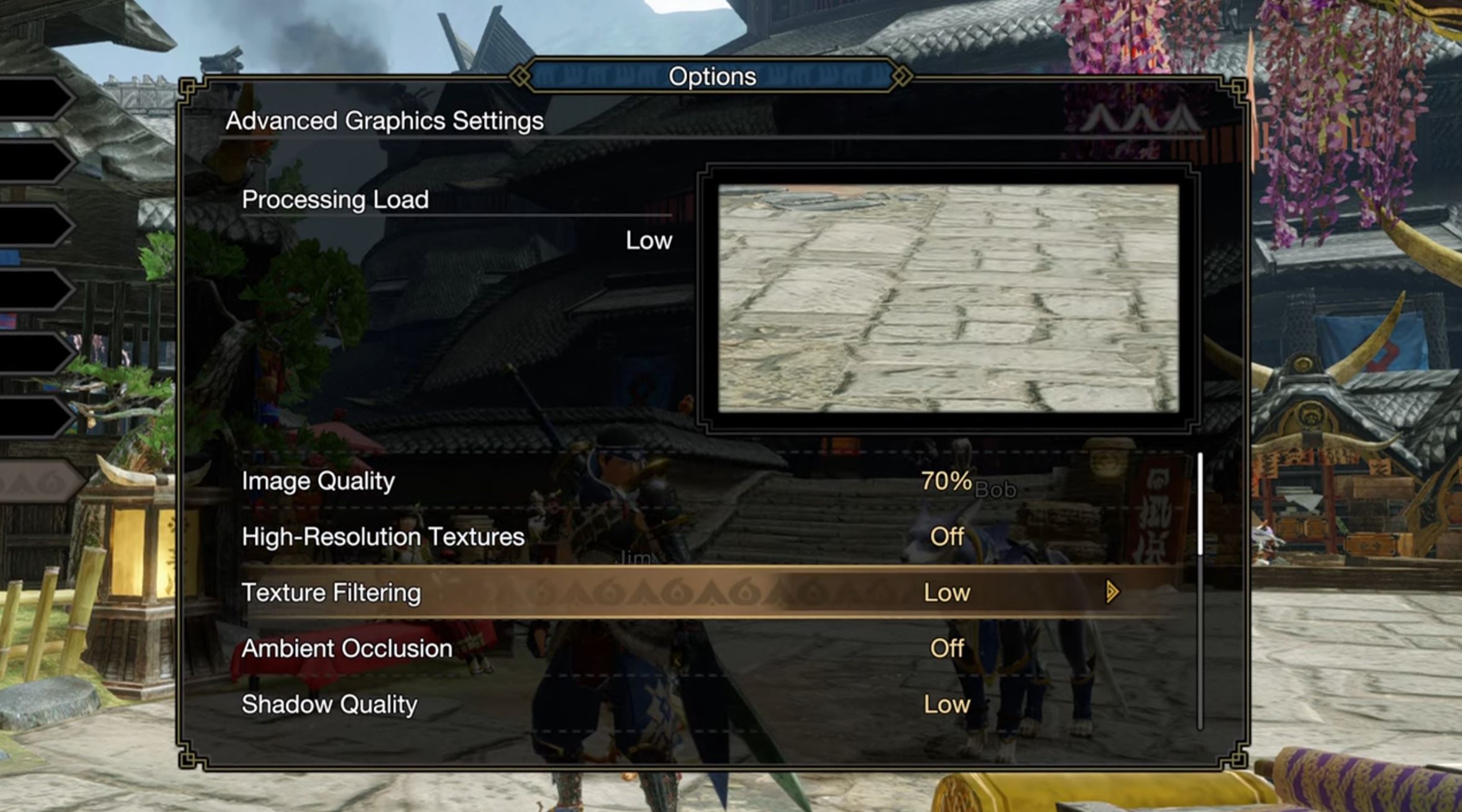Image resolution: width=1462 pixels, height=812 pixels.
Task: Click the arrow next to Texture Filtering
Action: pos(1112,593)
